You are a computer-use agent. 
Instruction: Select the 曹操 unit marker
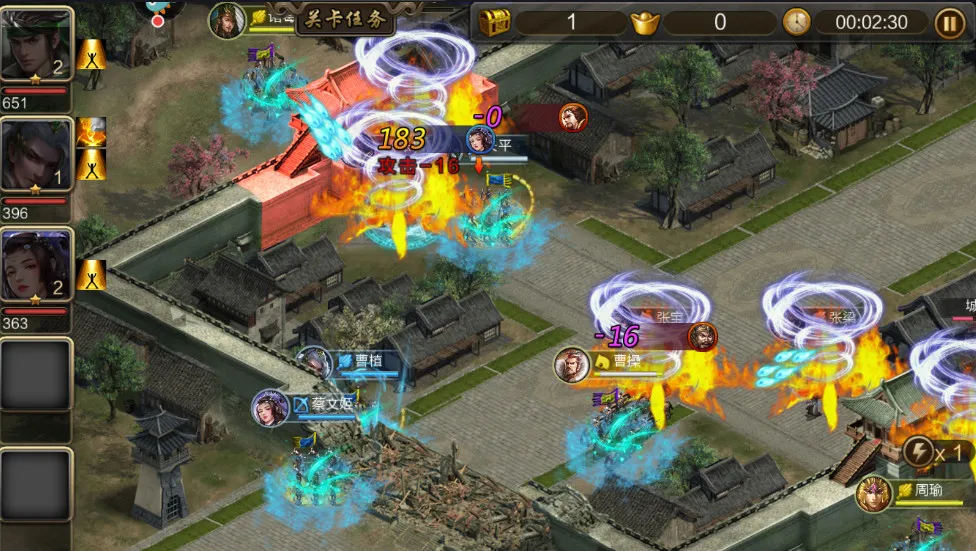[572, 364]
